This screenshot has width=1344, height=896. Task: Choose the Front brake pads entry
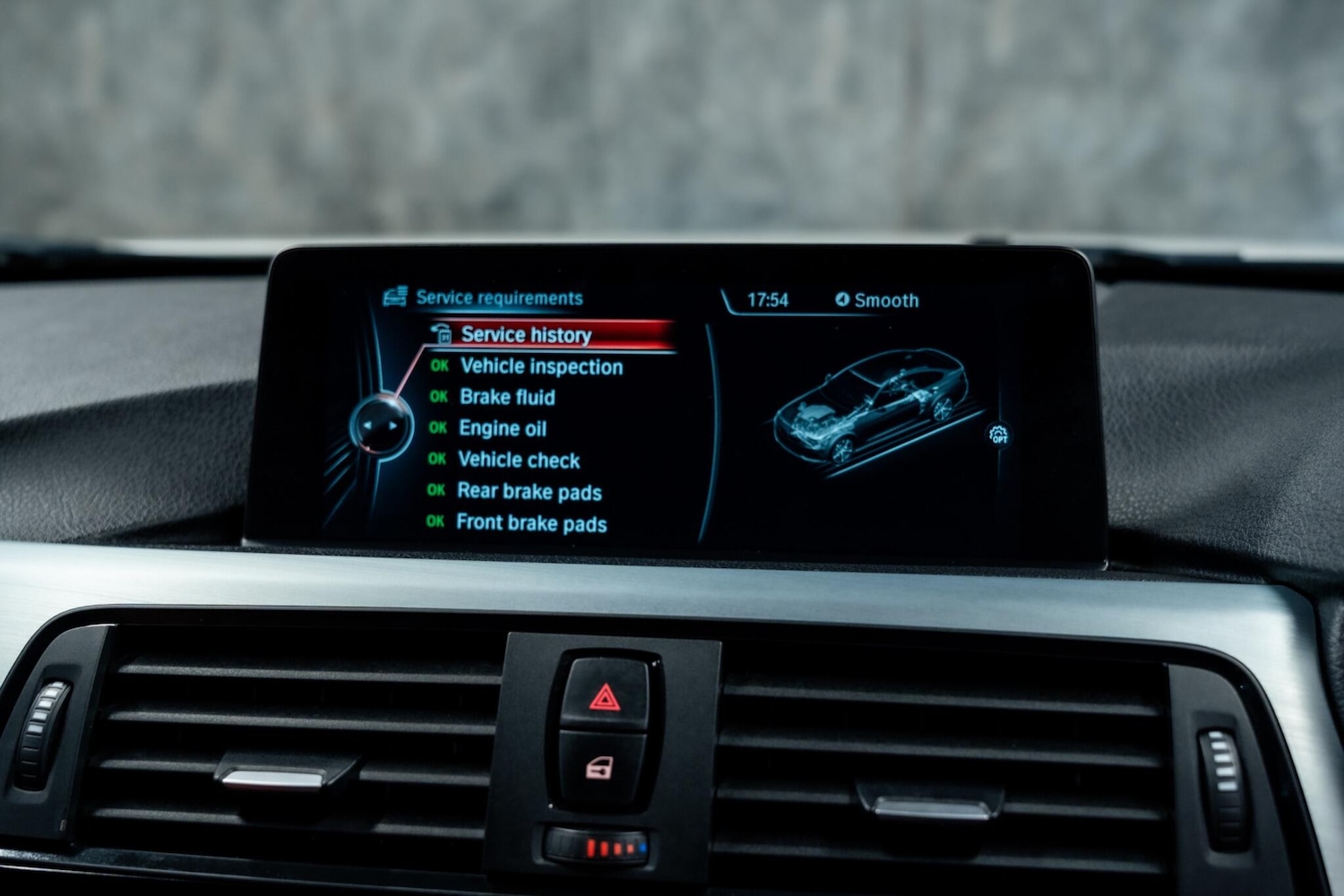[531, 523]
